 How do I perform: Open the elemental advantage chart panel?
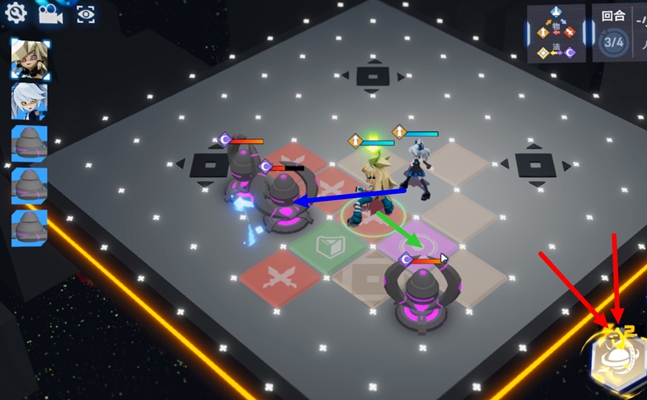(558, 32)
